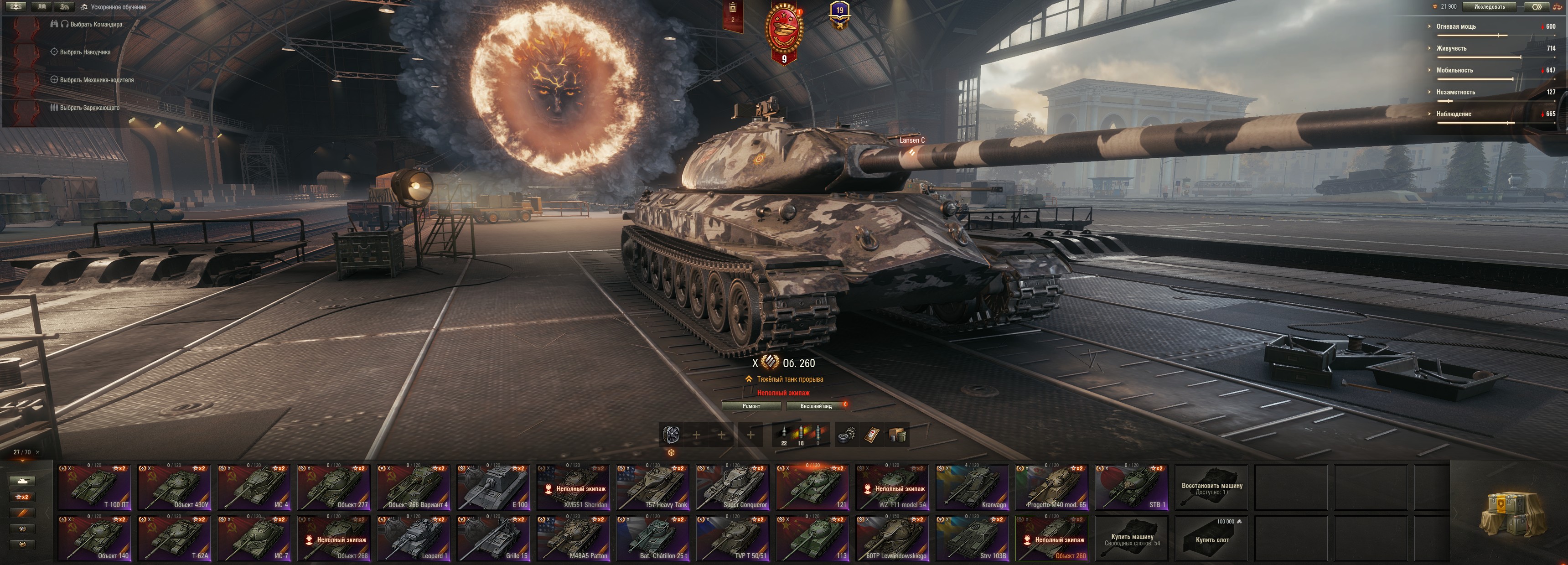The image size is (1568, 565).
Task: Assign a driver via Выбрать Механика-водителя
Action: (96, 80)
